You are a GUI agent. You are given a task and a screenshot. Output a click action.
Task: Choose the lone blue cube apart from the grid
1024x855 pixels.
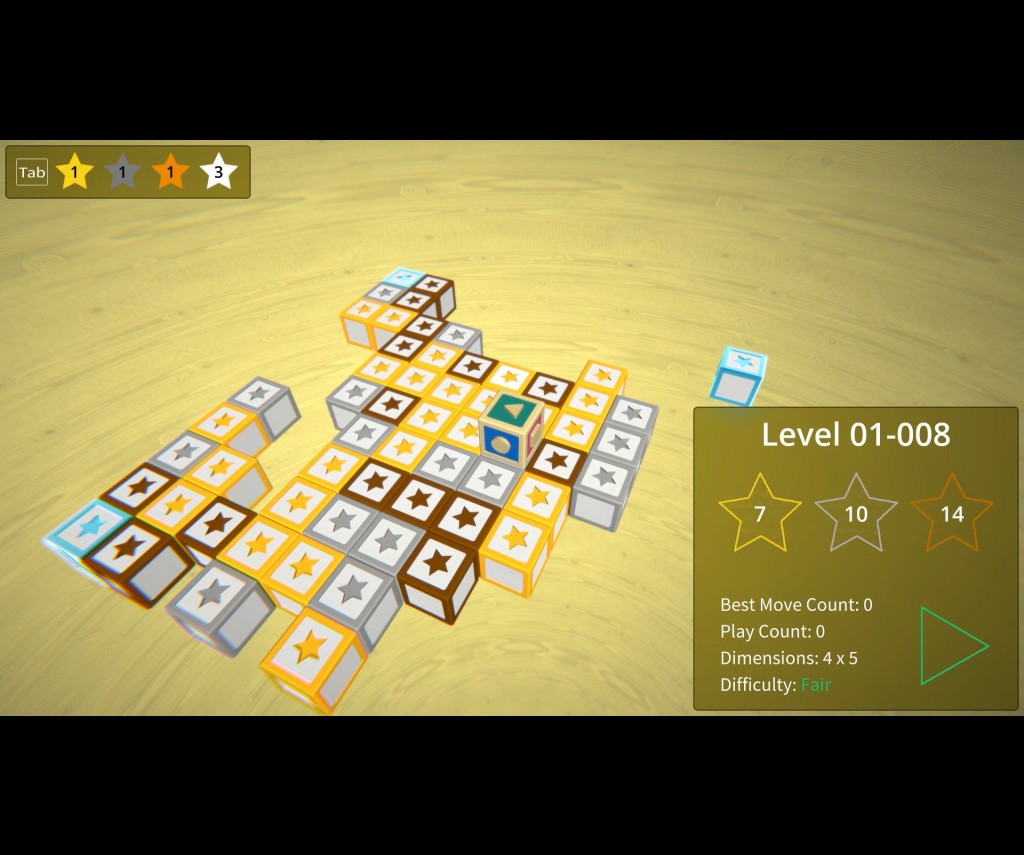point(738,376)
